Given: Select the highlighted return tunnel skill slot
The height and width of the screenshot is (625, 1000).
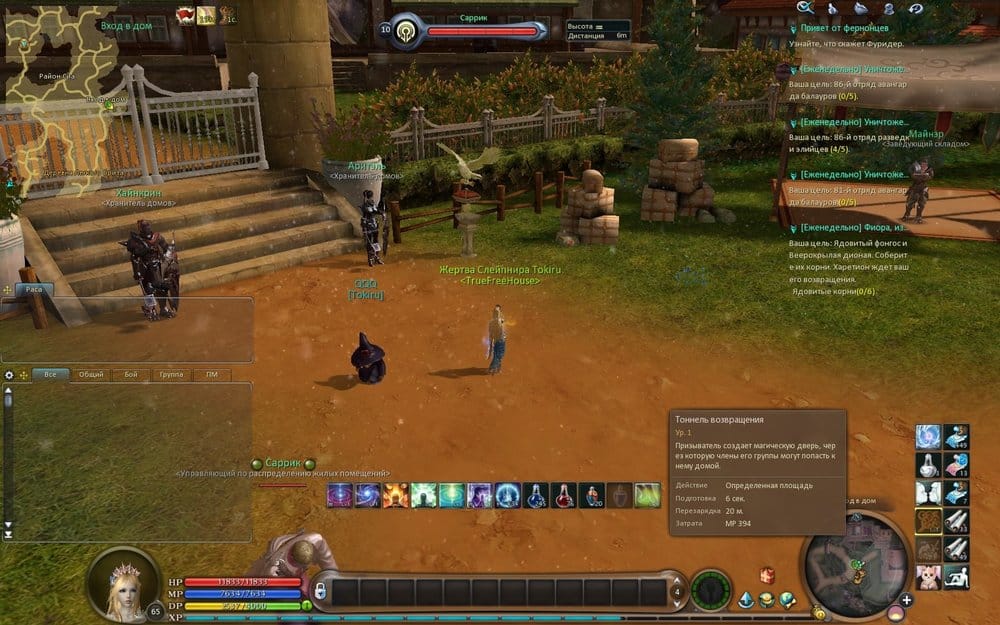Looking at the screenshot, I should click(929, 521).
